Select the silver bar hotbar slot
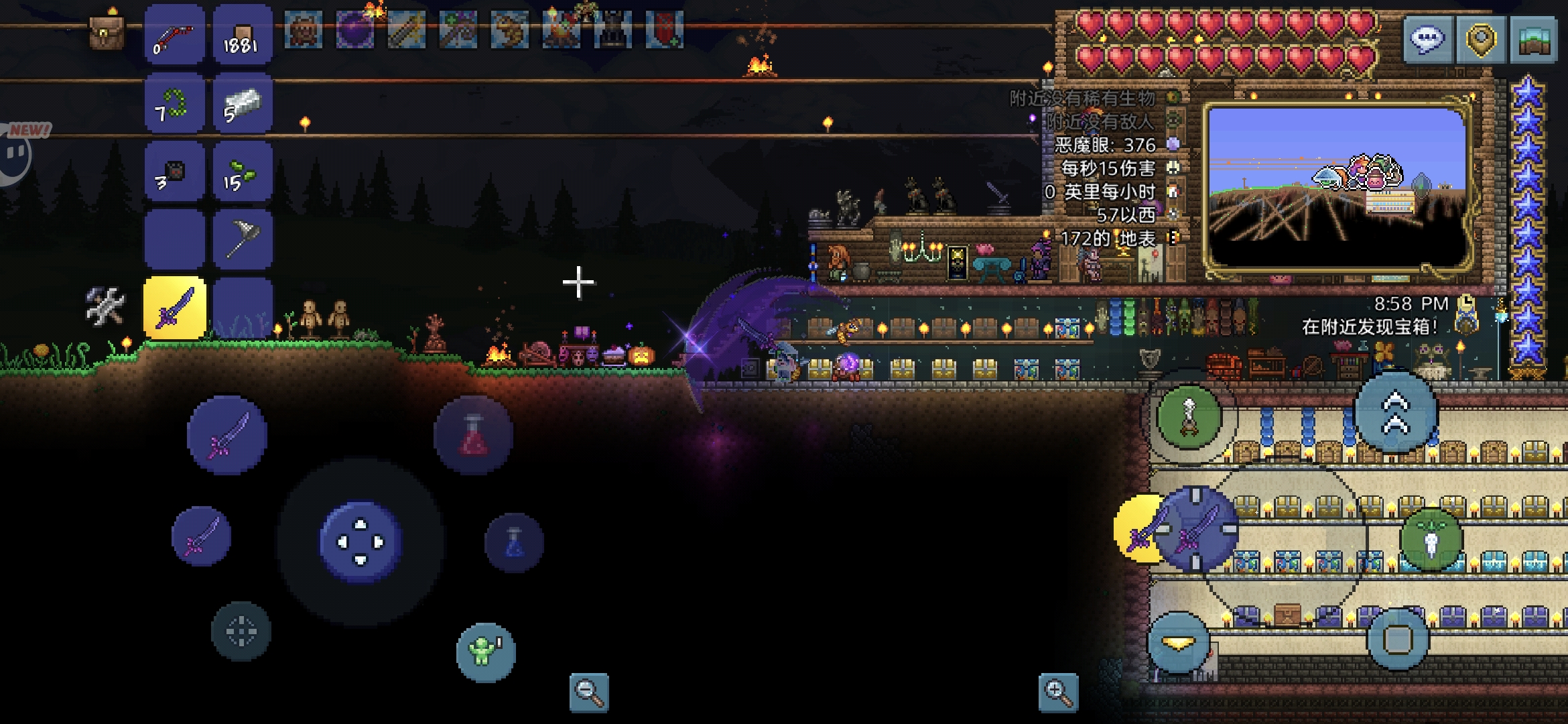The image size is (1568, 724). 242,104
